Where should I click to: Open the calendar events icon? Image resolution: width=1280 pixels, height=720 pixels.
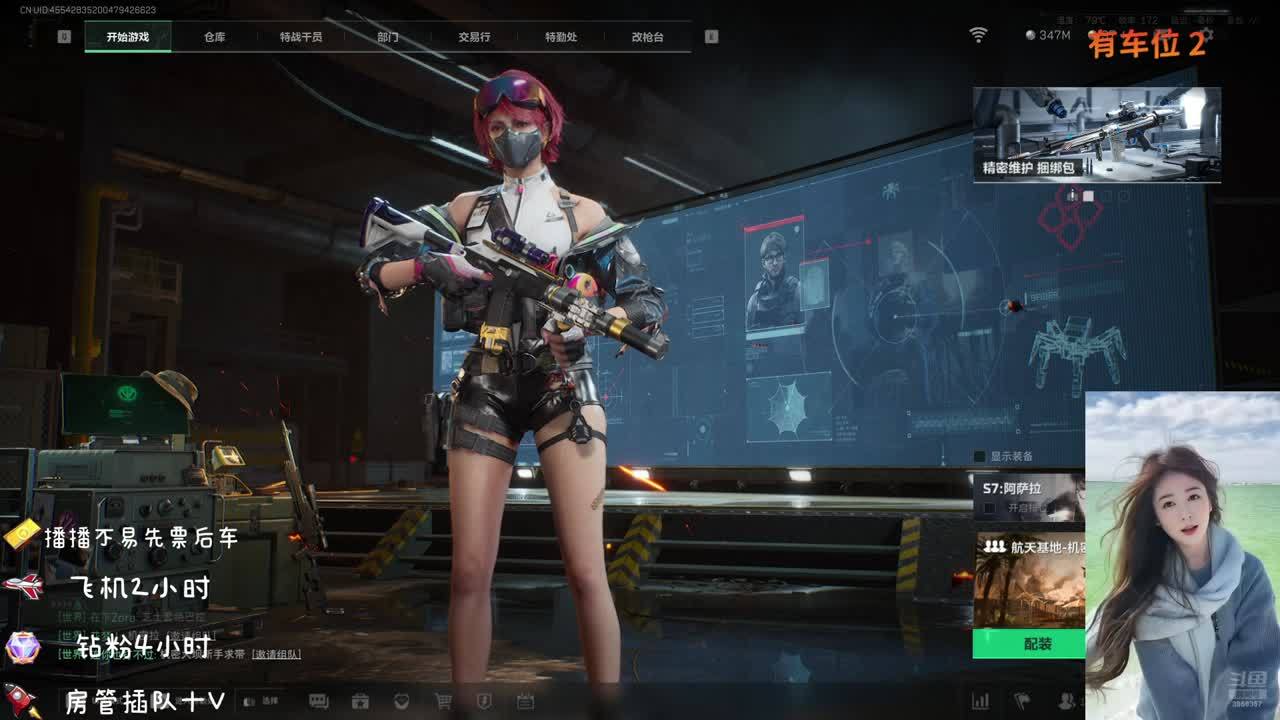[525, 701]
